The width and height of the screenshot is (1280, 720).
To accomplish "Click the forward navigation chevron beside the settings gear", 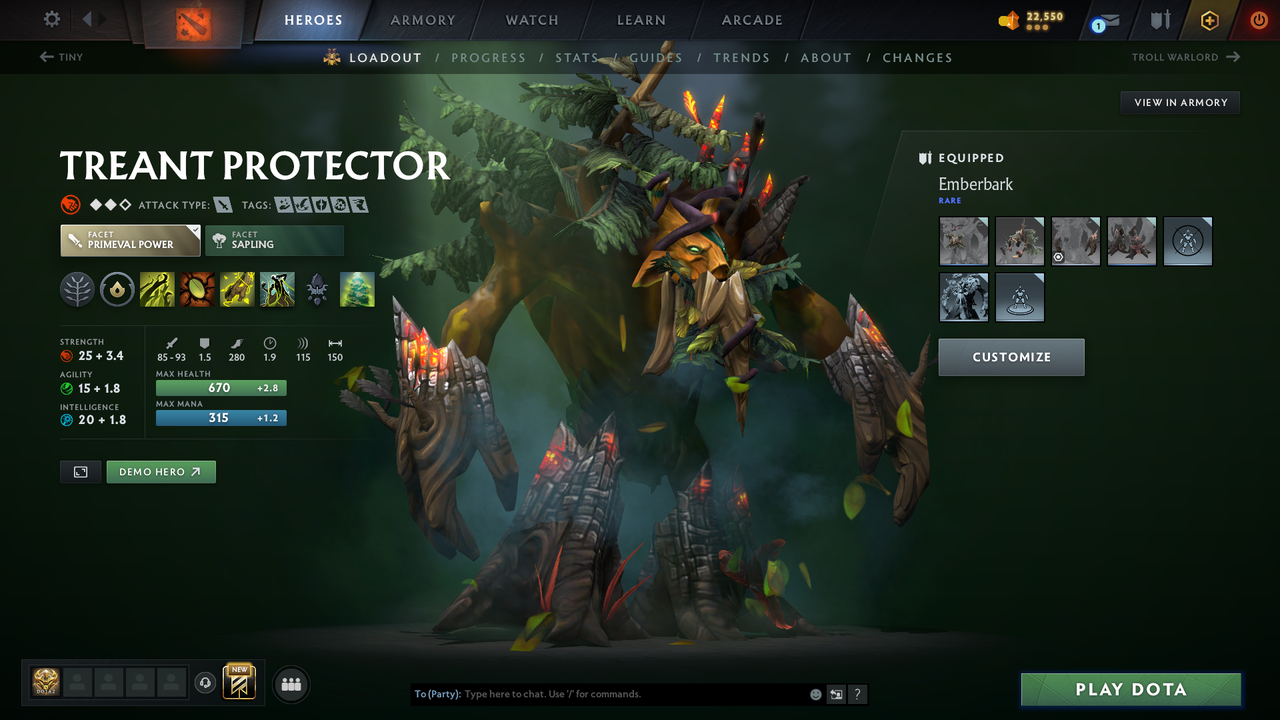I will [100, 18].
